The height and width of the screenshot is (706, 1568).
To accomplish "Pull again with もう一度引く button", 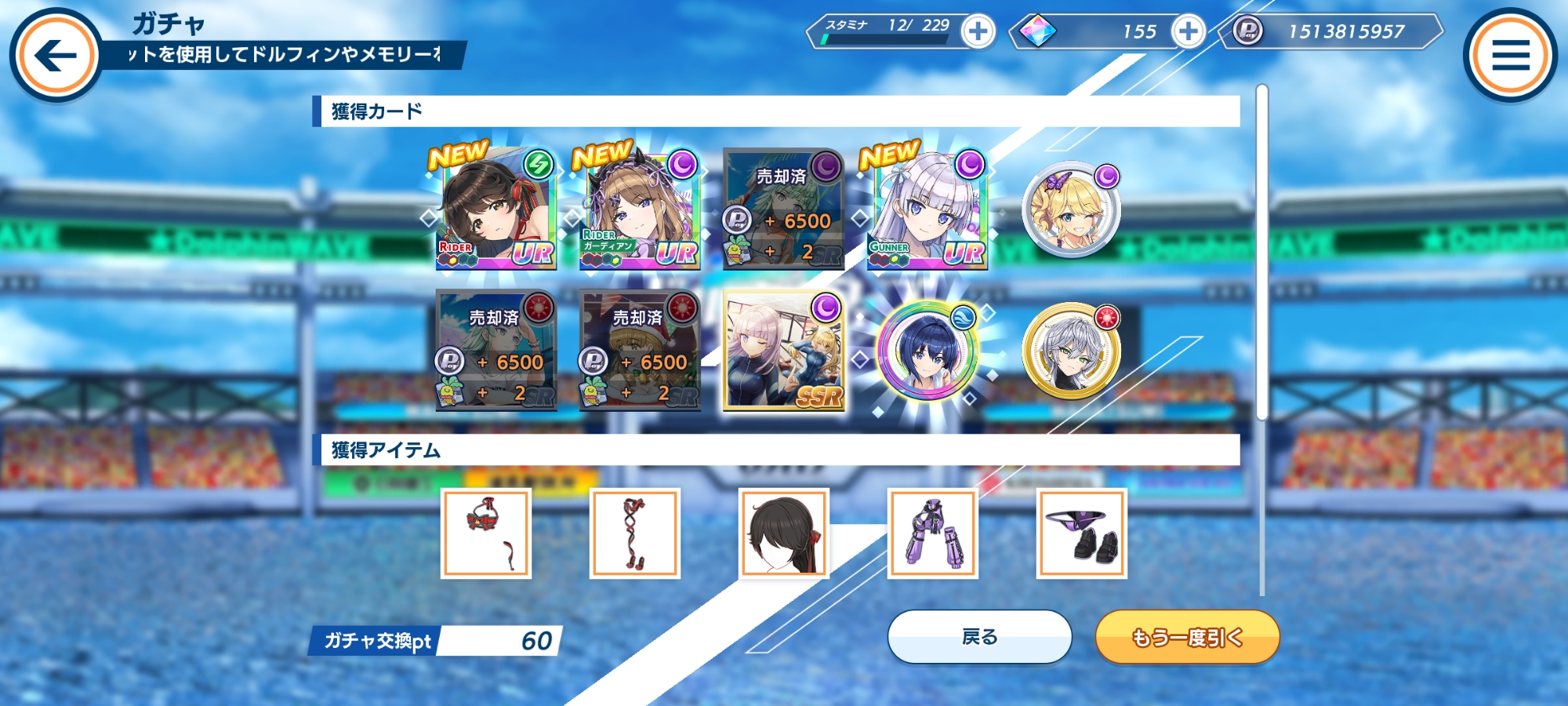I will point(1187,637).
